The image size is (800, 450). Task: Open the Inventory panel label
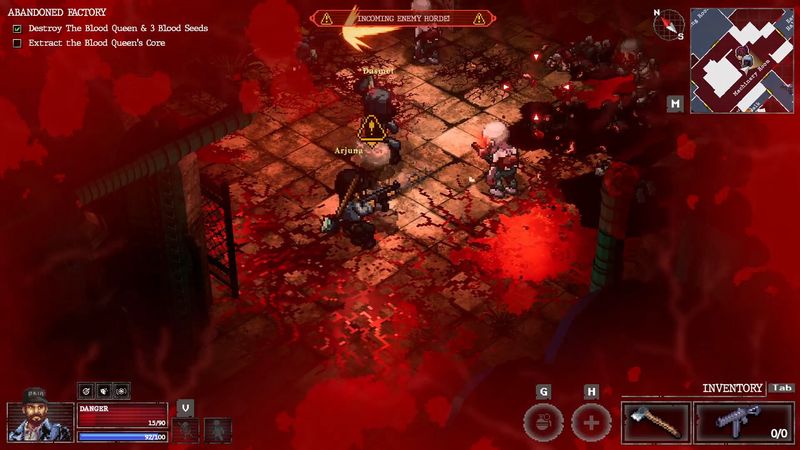[x=733, y=388]
